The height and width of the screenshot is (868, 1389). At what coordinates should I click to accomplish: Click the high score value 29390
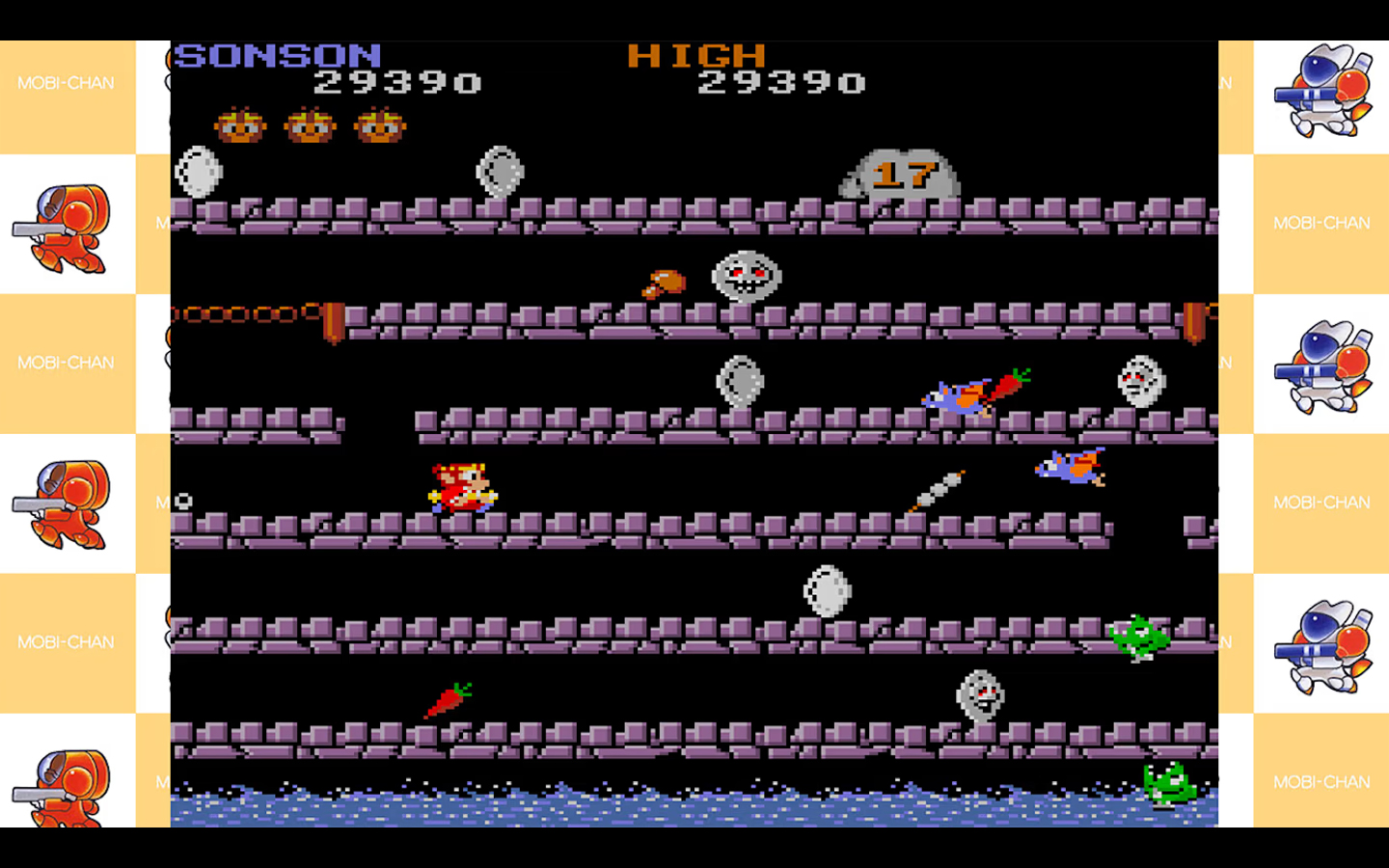click(x=781, y=84)
